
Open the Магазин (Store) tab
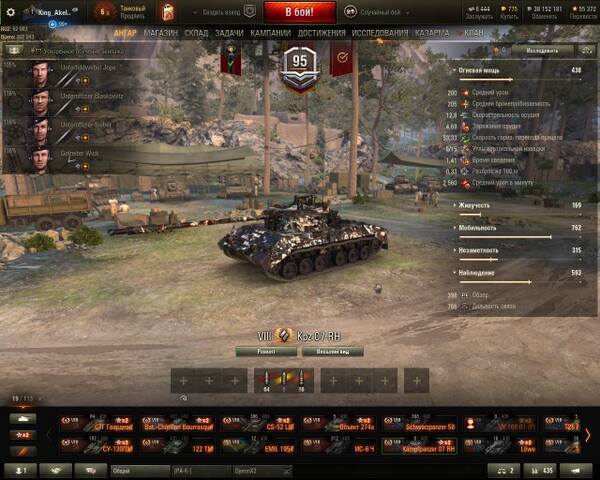[x=160, y=32]
